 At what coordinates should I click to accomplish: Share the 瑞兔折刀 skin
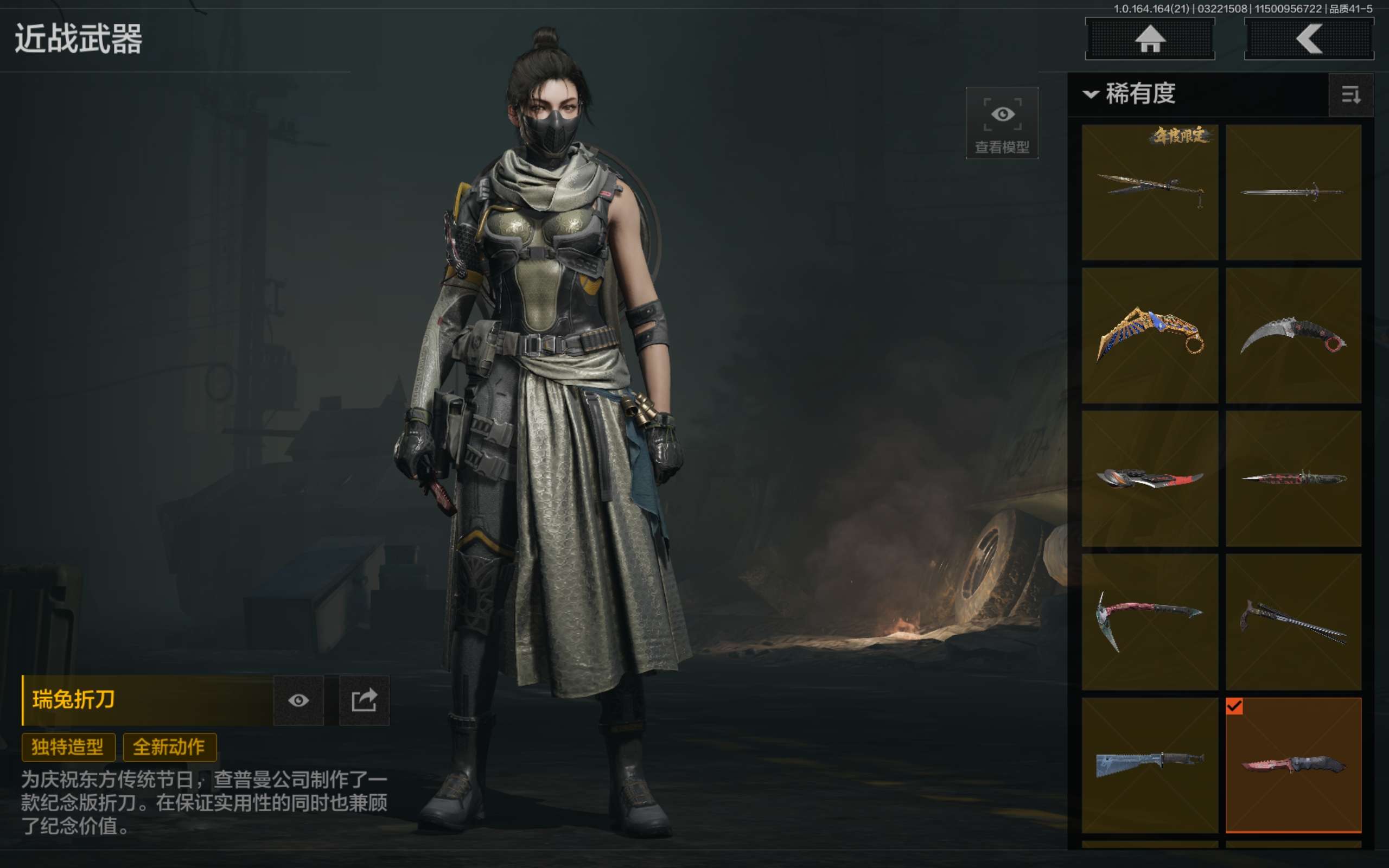pos(364,700)
